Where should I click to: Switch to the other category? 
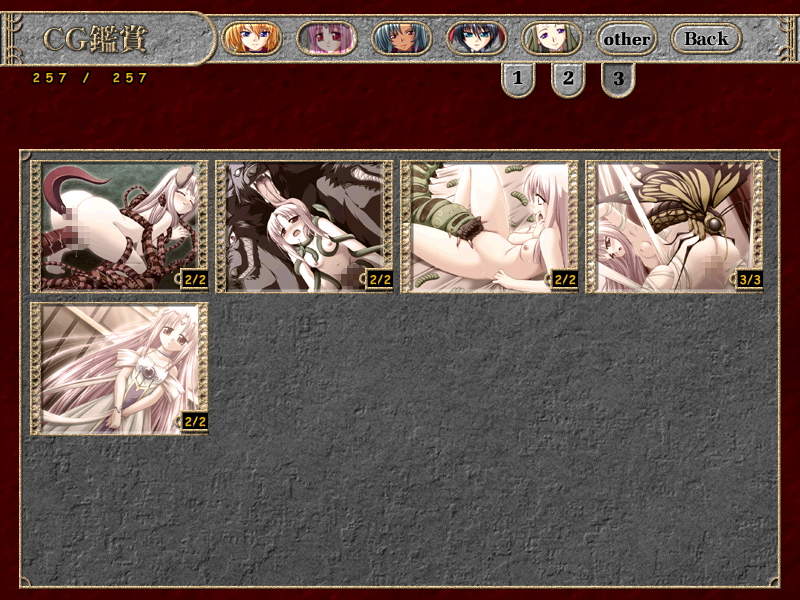[627, 39]
